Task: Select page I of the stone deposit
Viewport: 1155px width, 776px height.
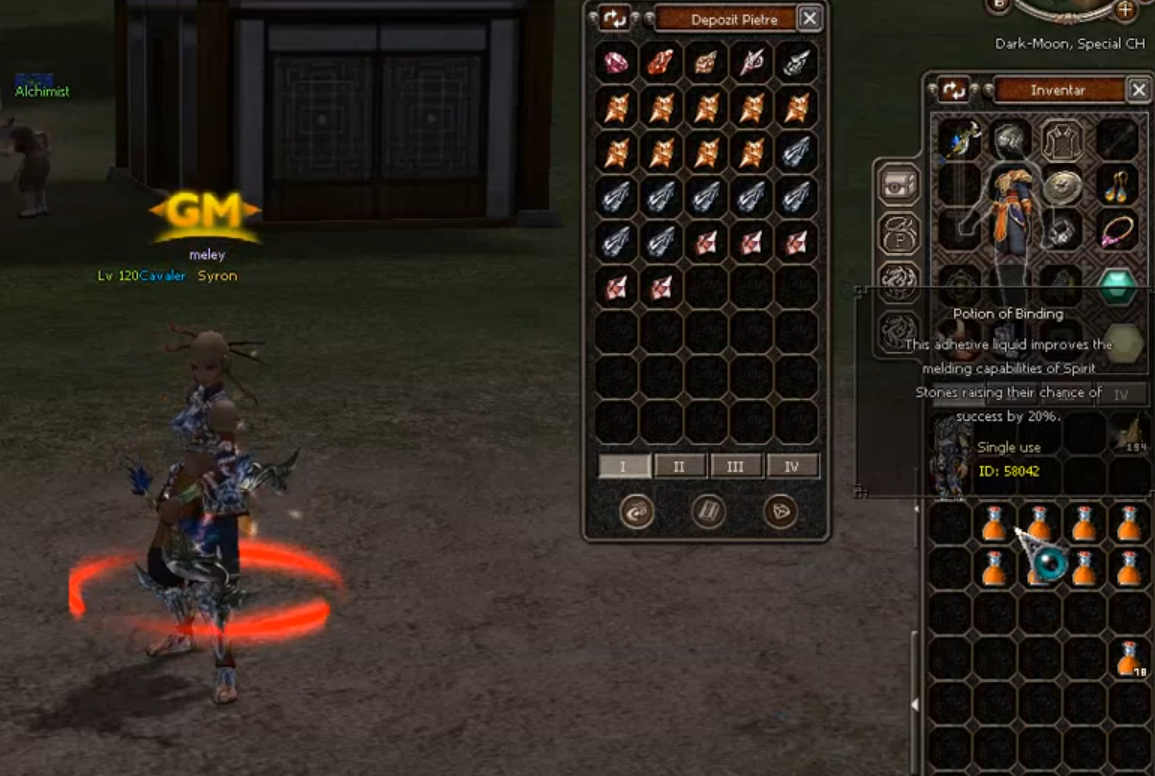Action: click(x=624, y=466)
